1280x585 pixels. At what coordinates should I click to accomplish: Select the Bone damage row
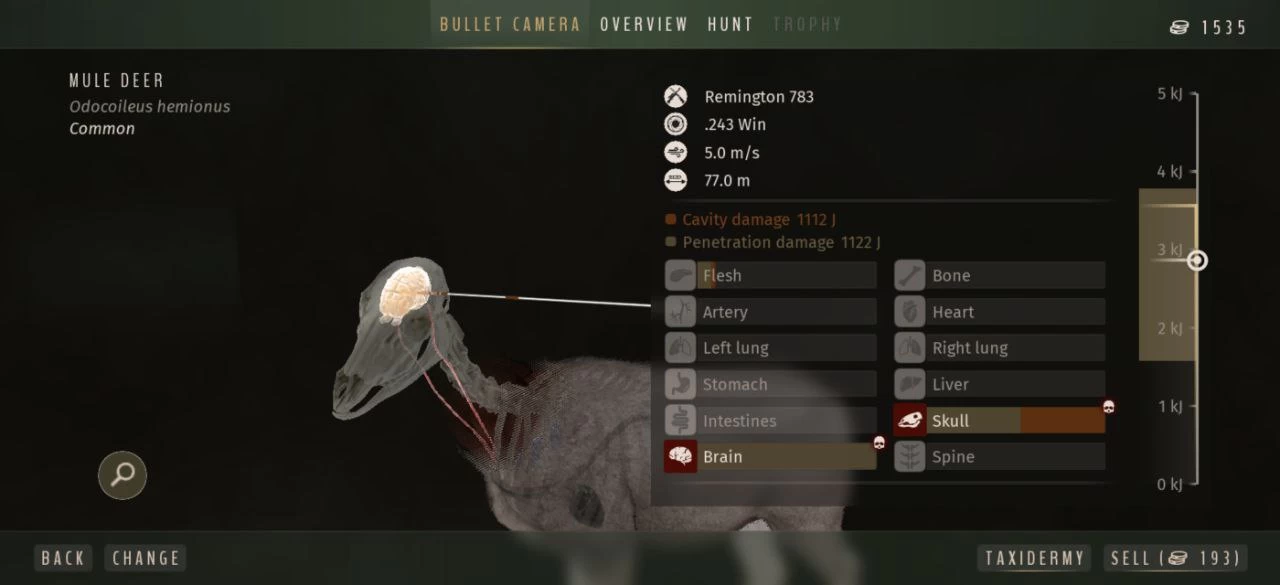pyautogui.click(x=1000, y=276)
